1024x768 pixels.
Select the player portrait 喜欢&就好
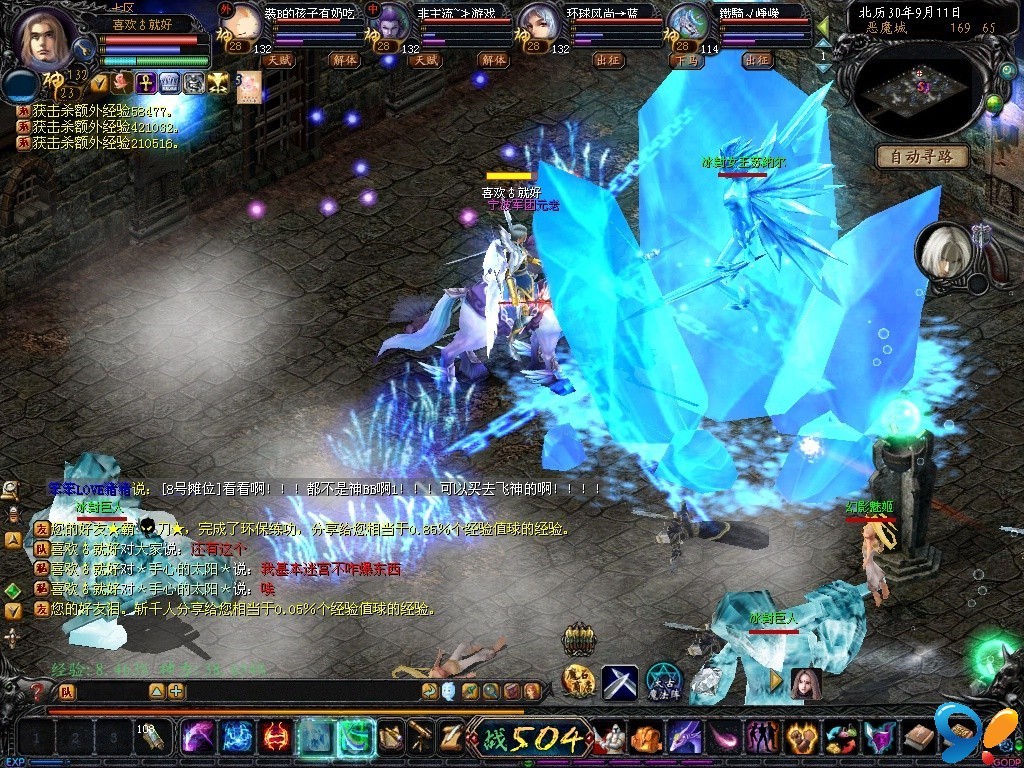[x=47, y=38]
